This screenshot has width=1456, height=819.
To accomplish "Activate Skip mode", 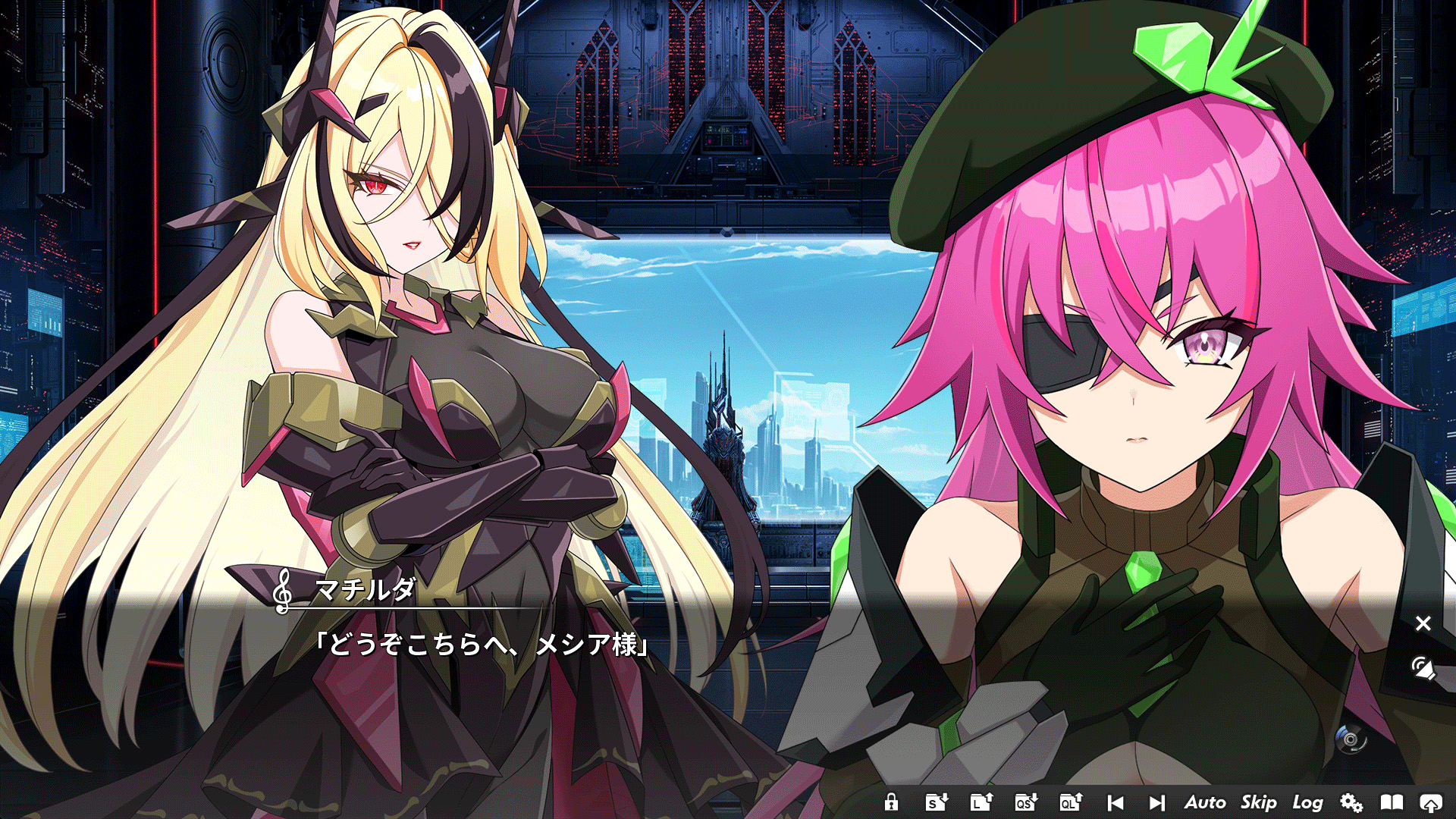I will pos(1259,802).
